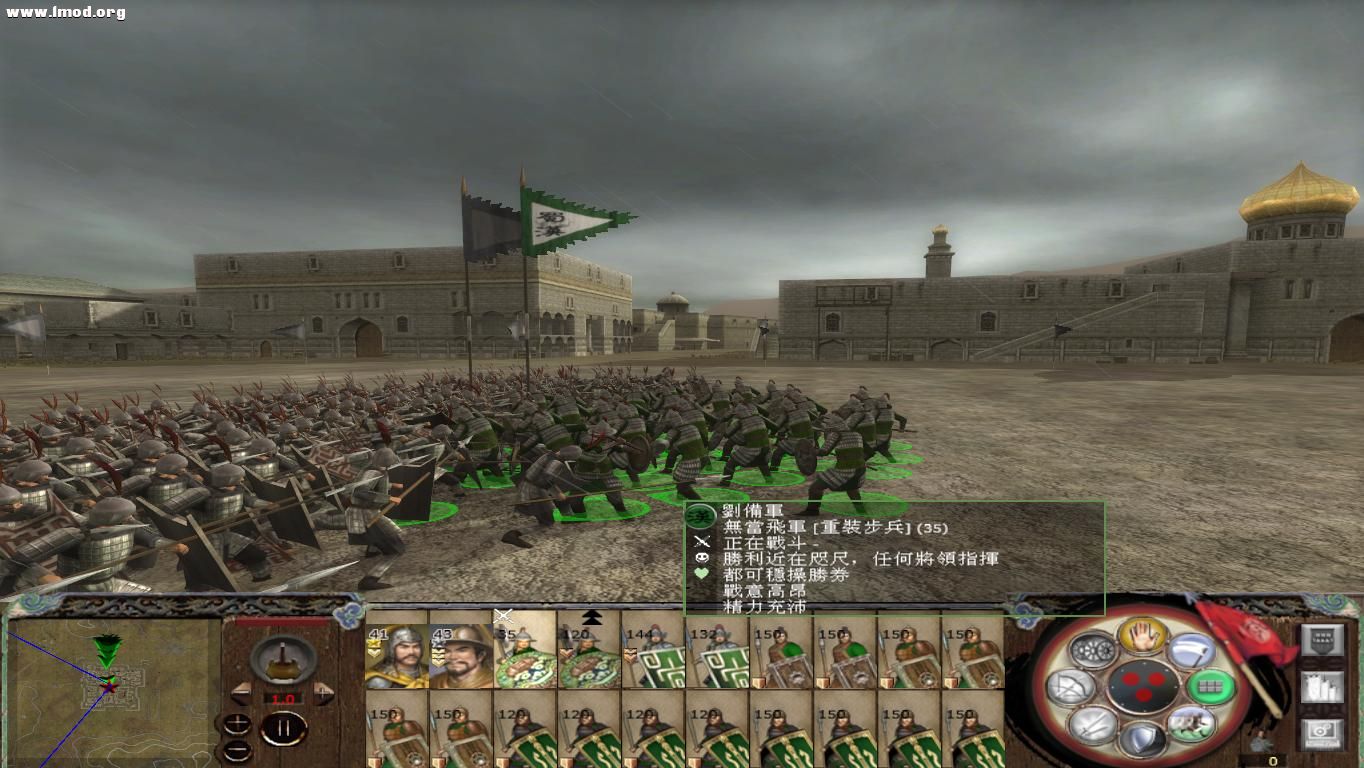The image size is (1364, 768).
Task: Toggle fire at will with the bow icon
Action: [1070, 688]
